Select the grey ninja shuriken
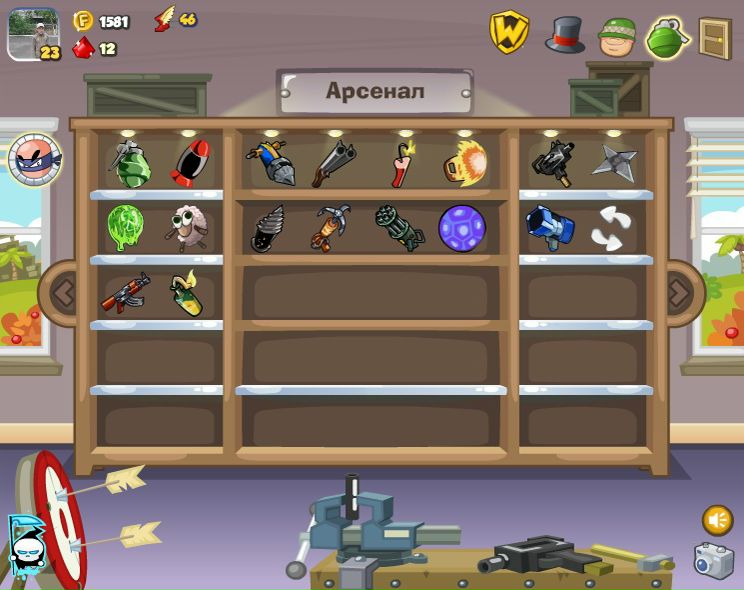This screenshot has height=590, width=744. coord(612,163)
